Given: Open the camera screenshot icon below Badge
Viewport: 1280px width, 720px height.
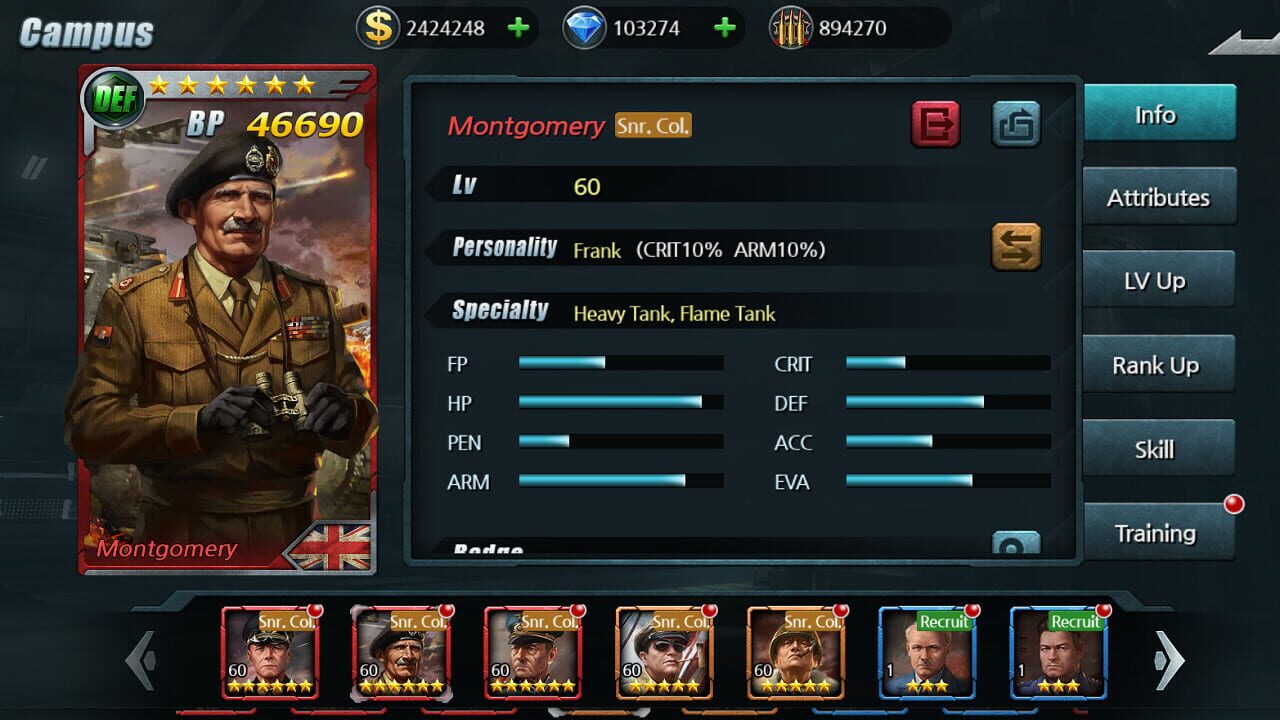Looking at the screenshot, I should tap(1018, 543).
